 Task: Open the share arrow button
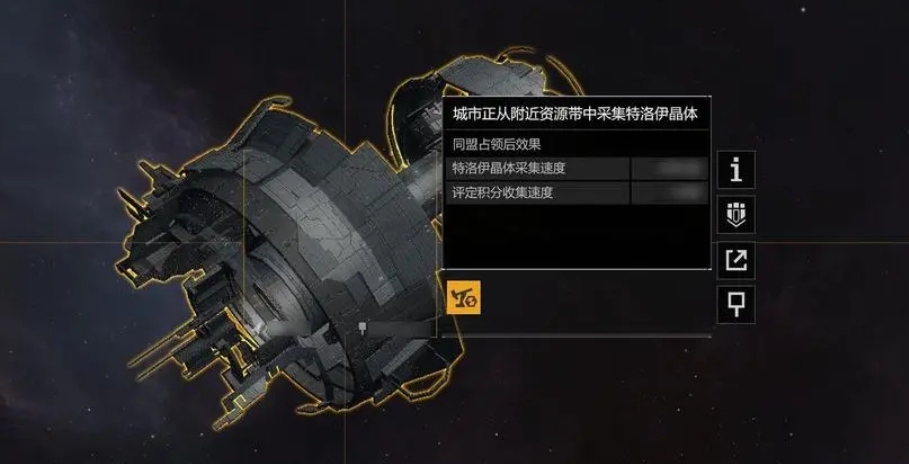click(736, 261)
